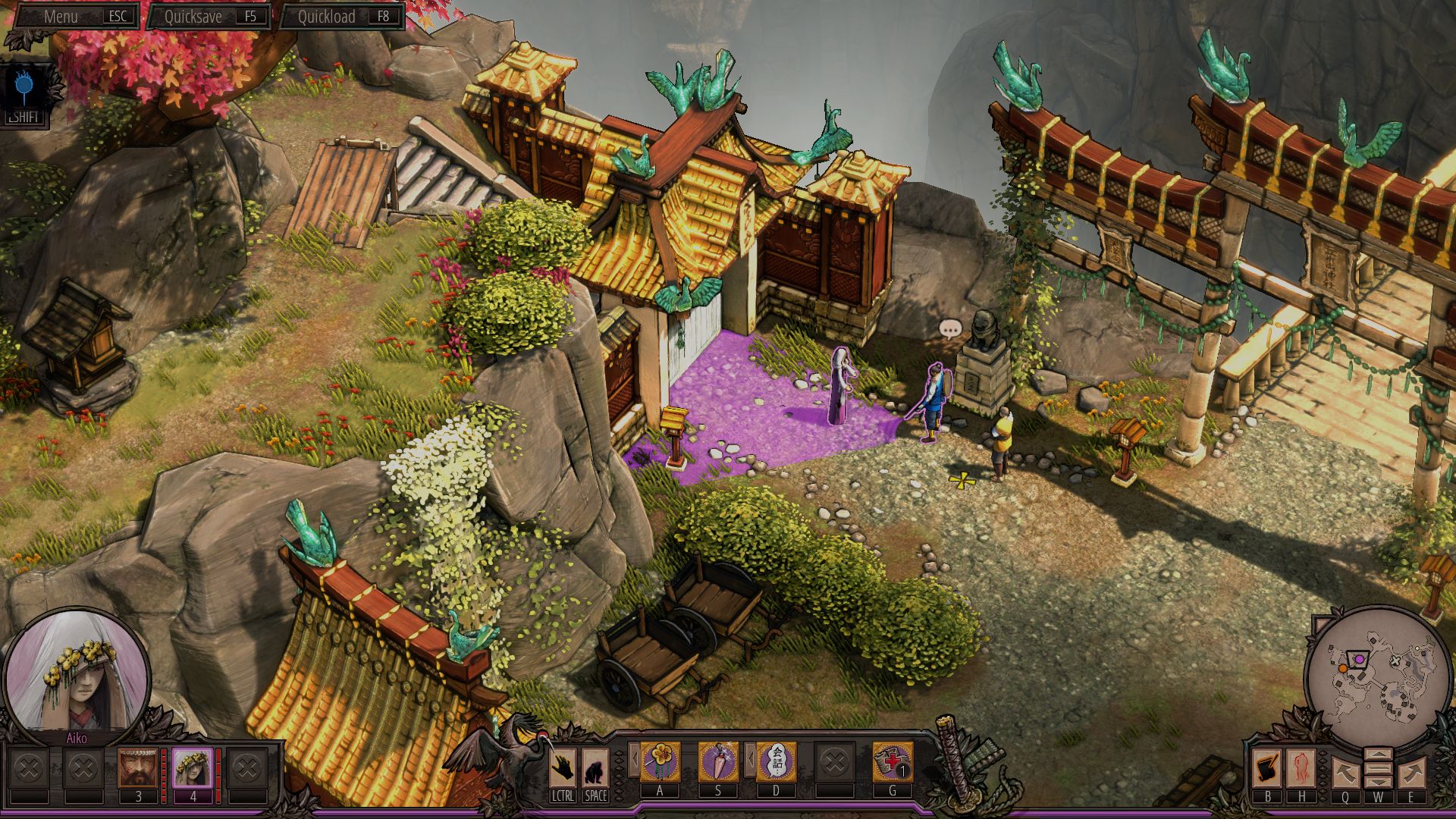This screenshot has height=819, width=1456.
Task: Click the Quickload button
Action: pyautogui.click(x=341, y=16)
